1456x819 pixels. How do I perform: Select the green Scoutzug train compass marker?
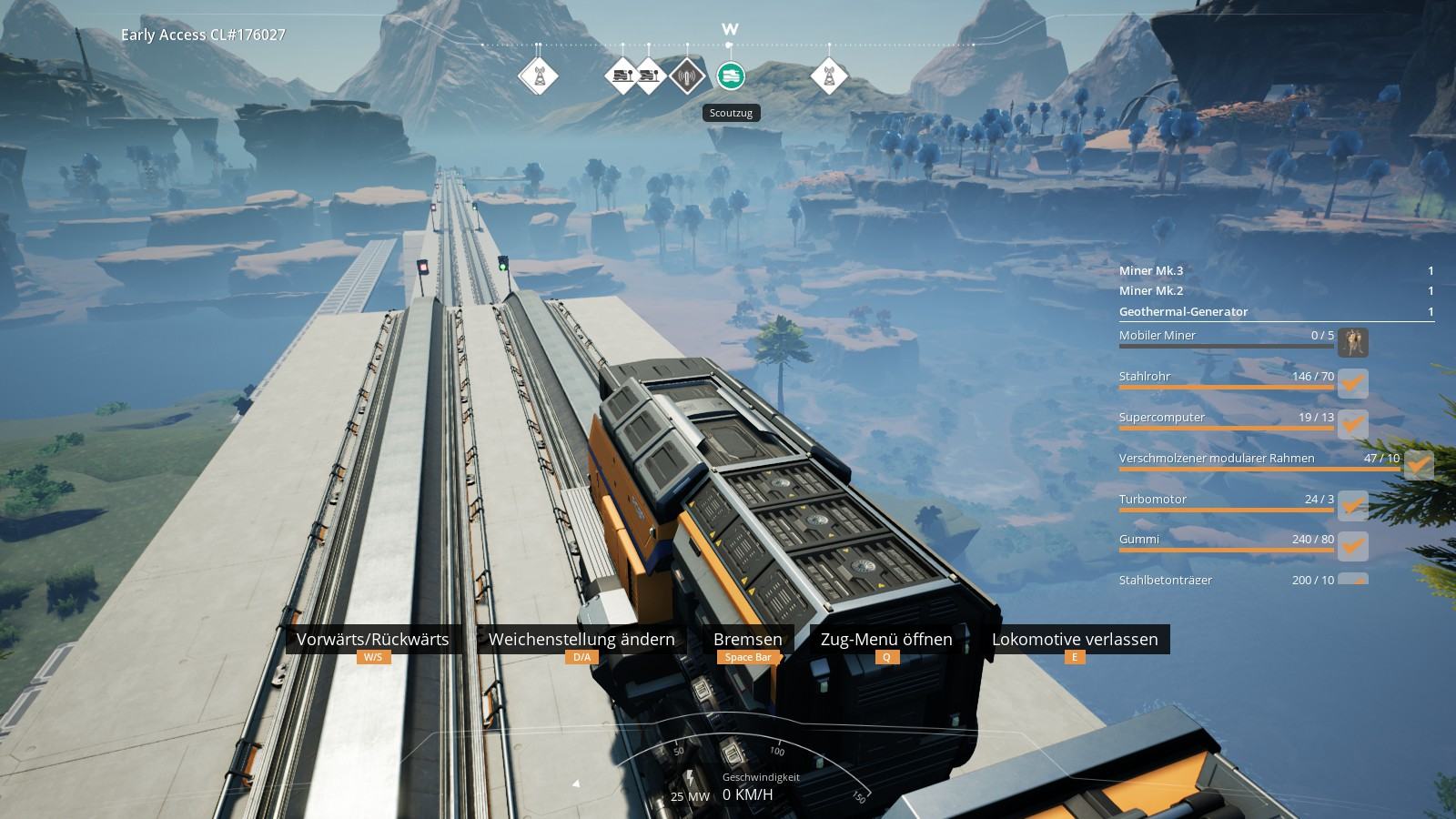[730, 76]
